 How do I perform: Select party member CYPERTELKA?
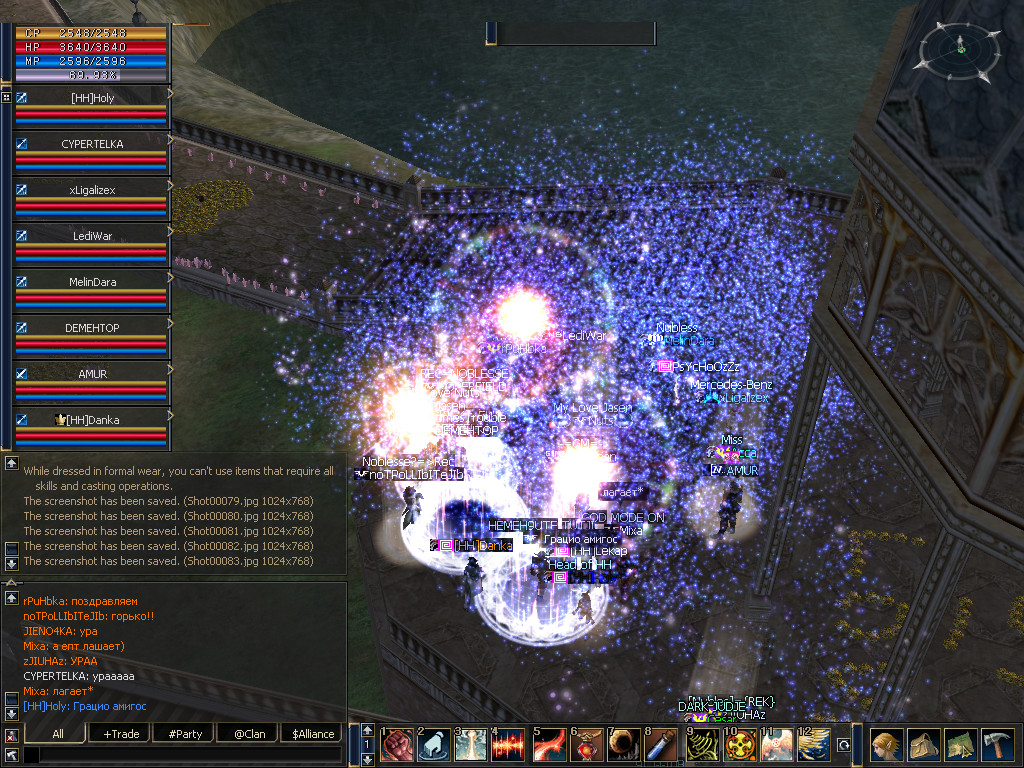[x=92, y=144]
